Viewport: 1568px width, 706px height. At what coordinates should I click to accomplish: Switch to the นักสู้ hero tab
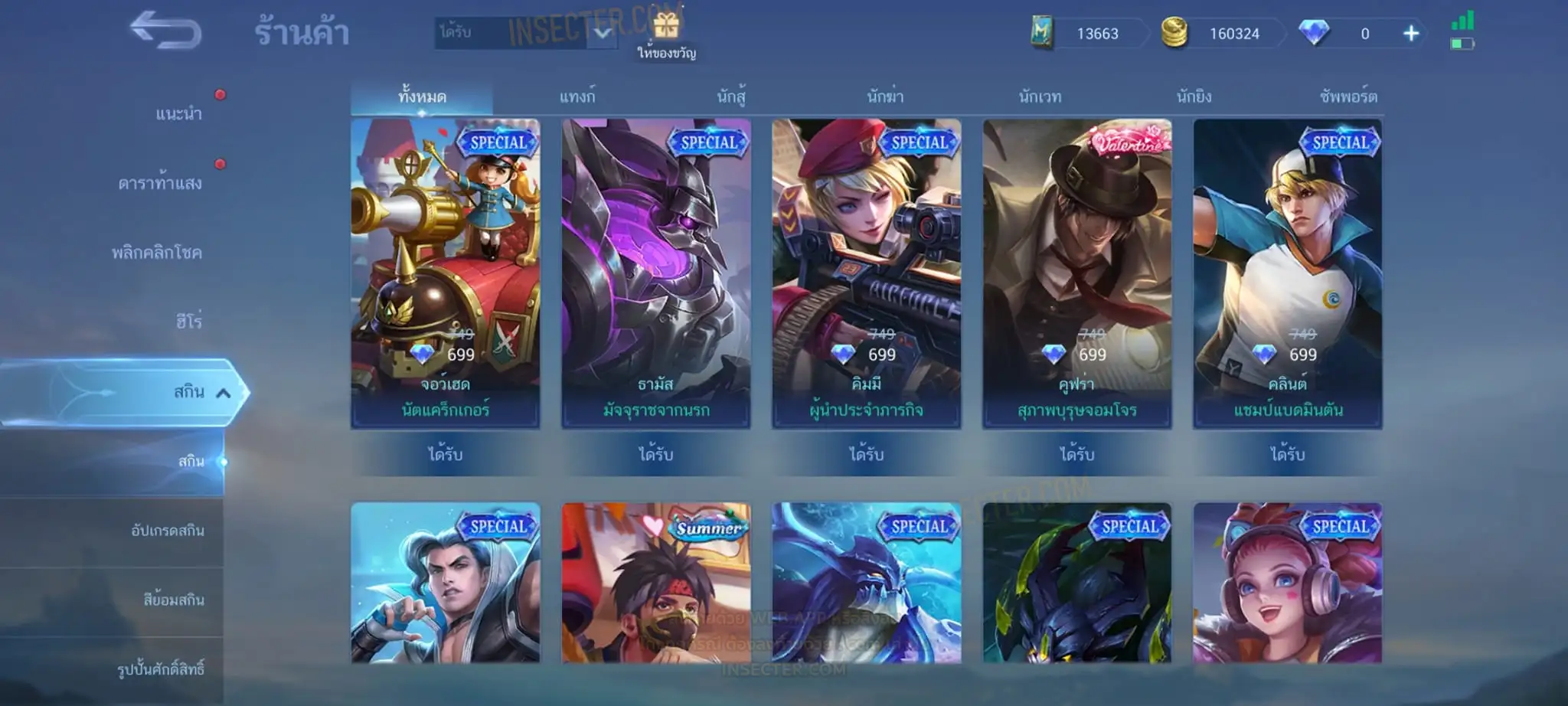click(x=731, y=97)
